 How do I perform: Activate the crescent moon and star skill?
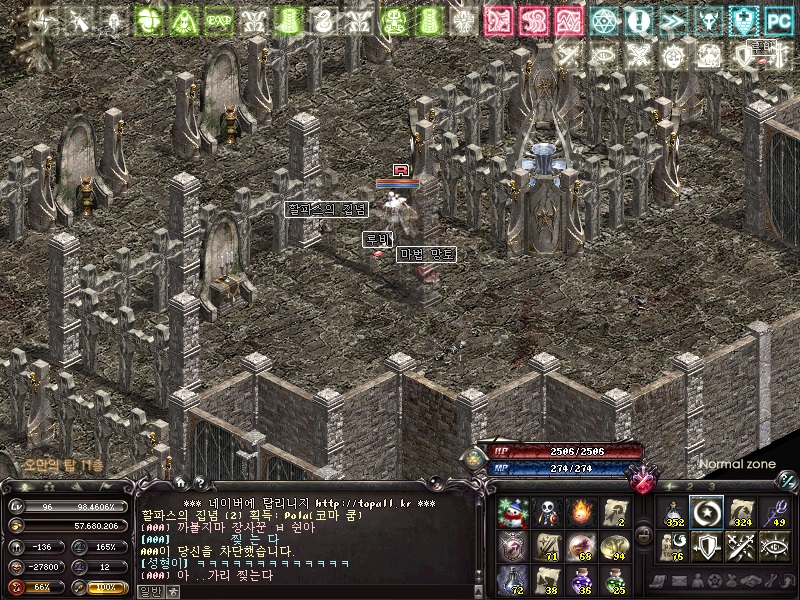[707, 512]
